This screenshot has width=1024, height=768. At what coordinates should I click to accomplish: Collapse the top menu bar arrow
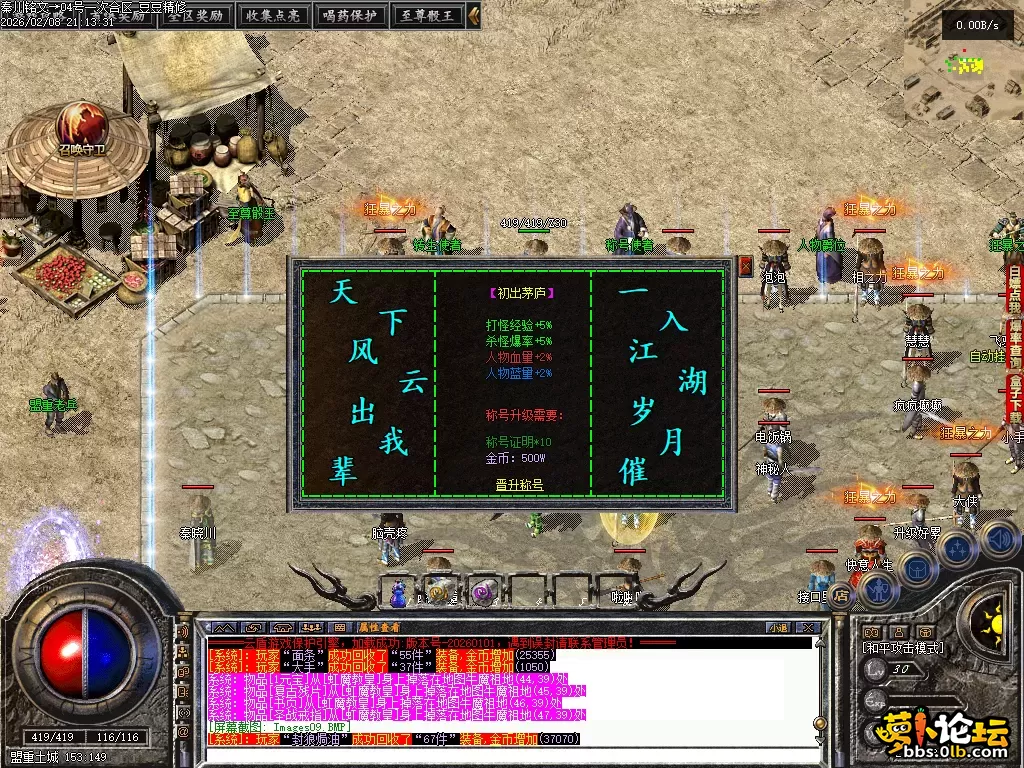tap(474, 15)
